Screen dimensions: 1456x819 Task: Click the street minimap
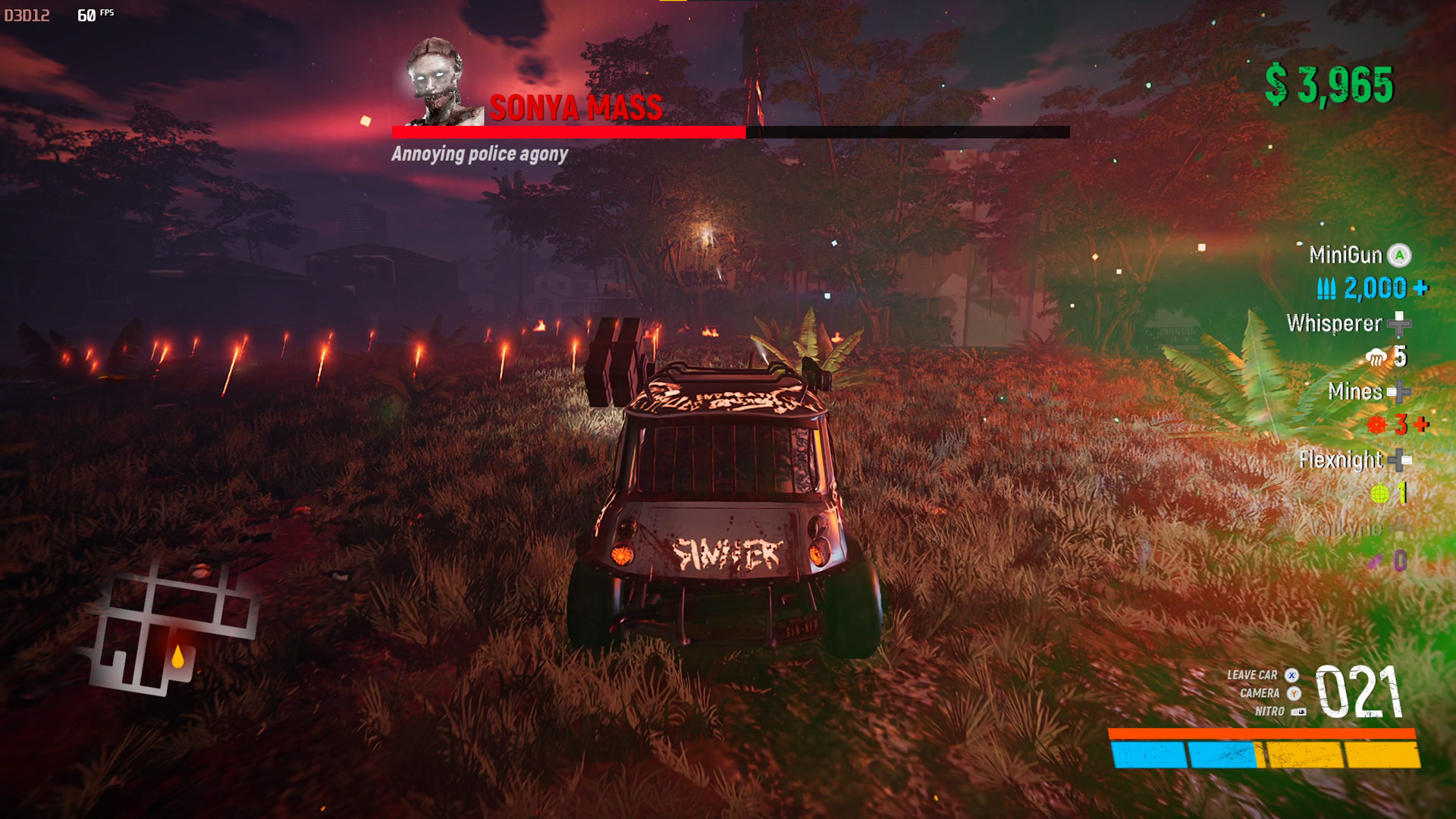[173, 631]
